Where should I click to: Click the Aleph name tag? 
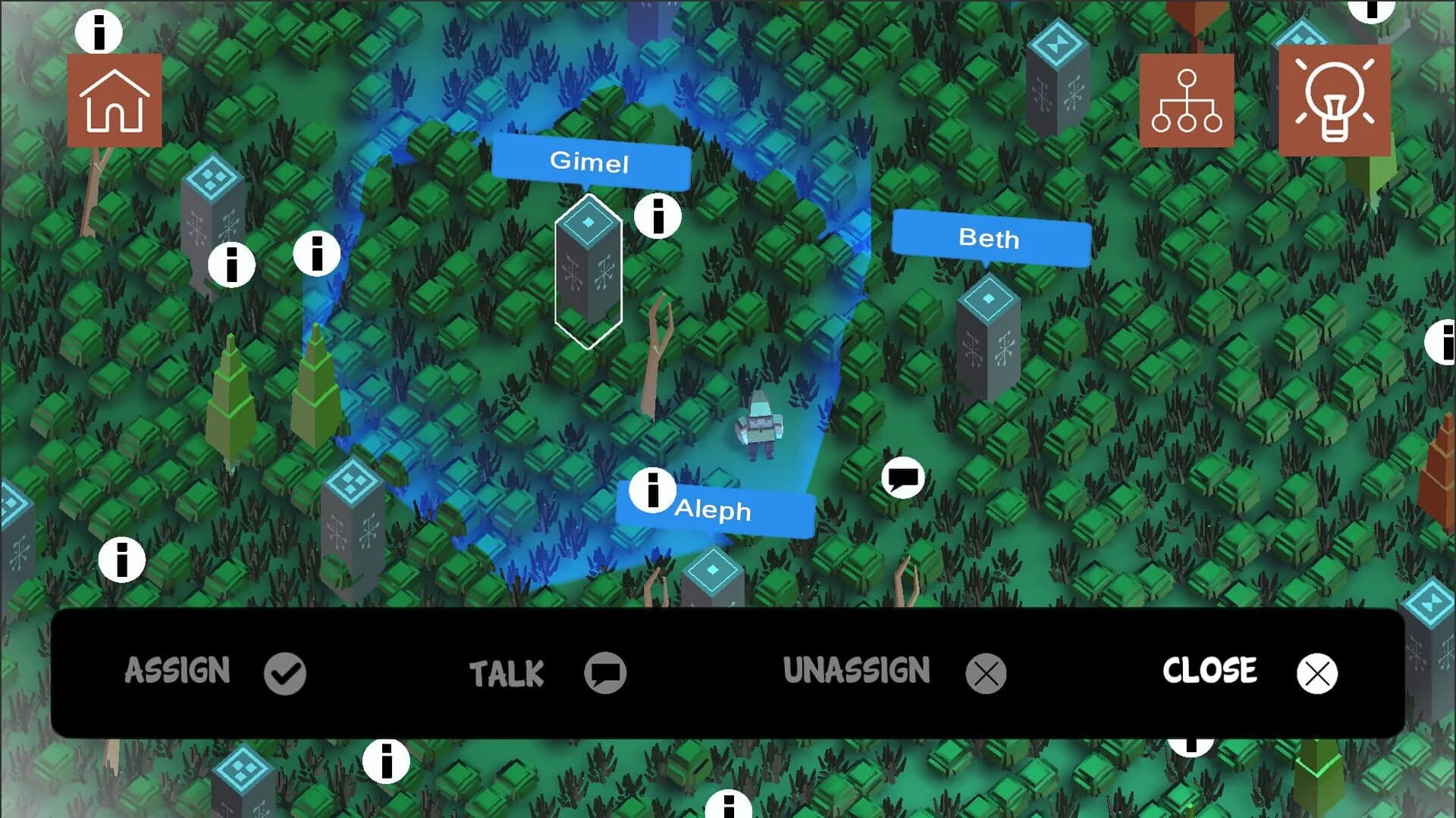714,511
